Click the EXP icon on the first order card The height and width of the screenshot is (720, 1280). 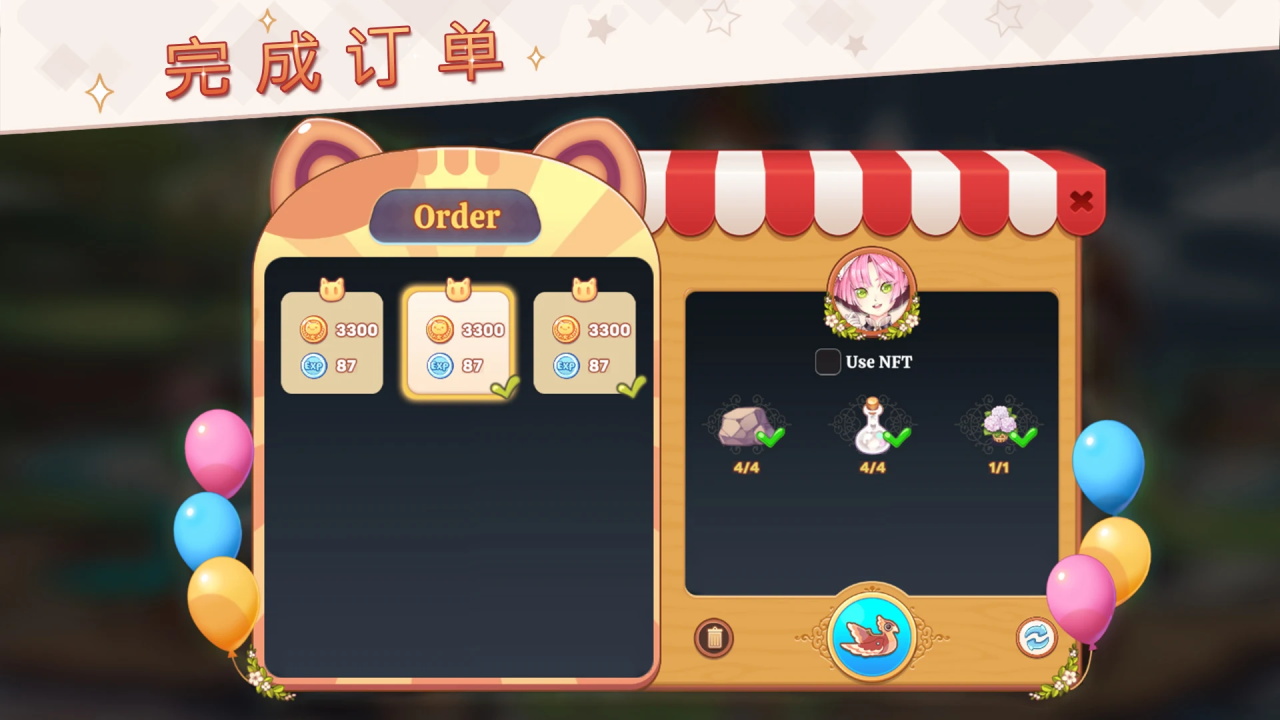(x=313, y=366)
